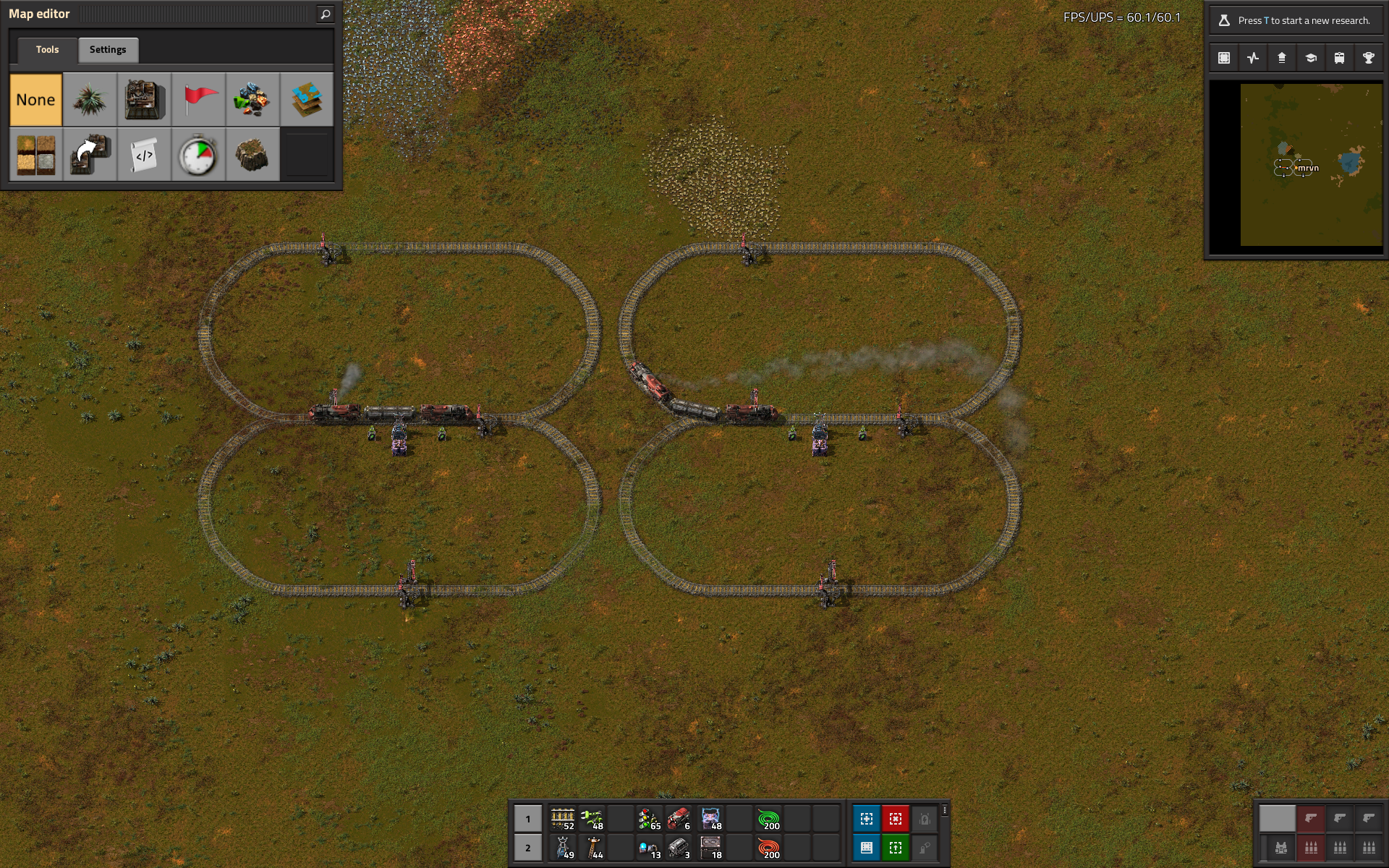The image size is (1389, 868).
Task: Select the resources ore pile tool
Action: tap(252, 100)
